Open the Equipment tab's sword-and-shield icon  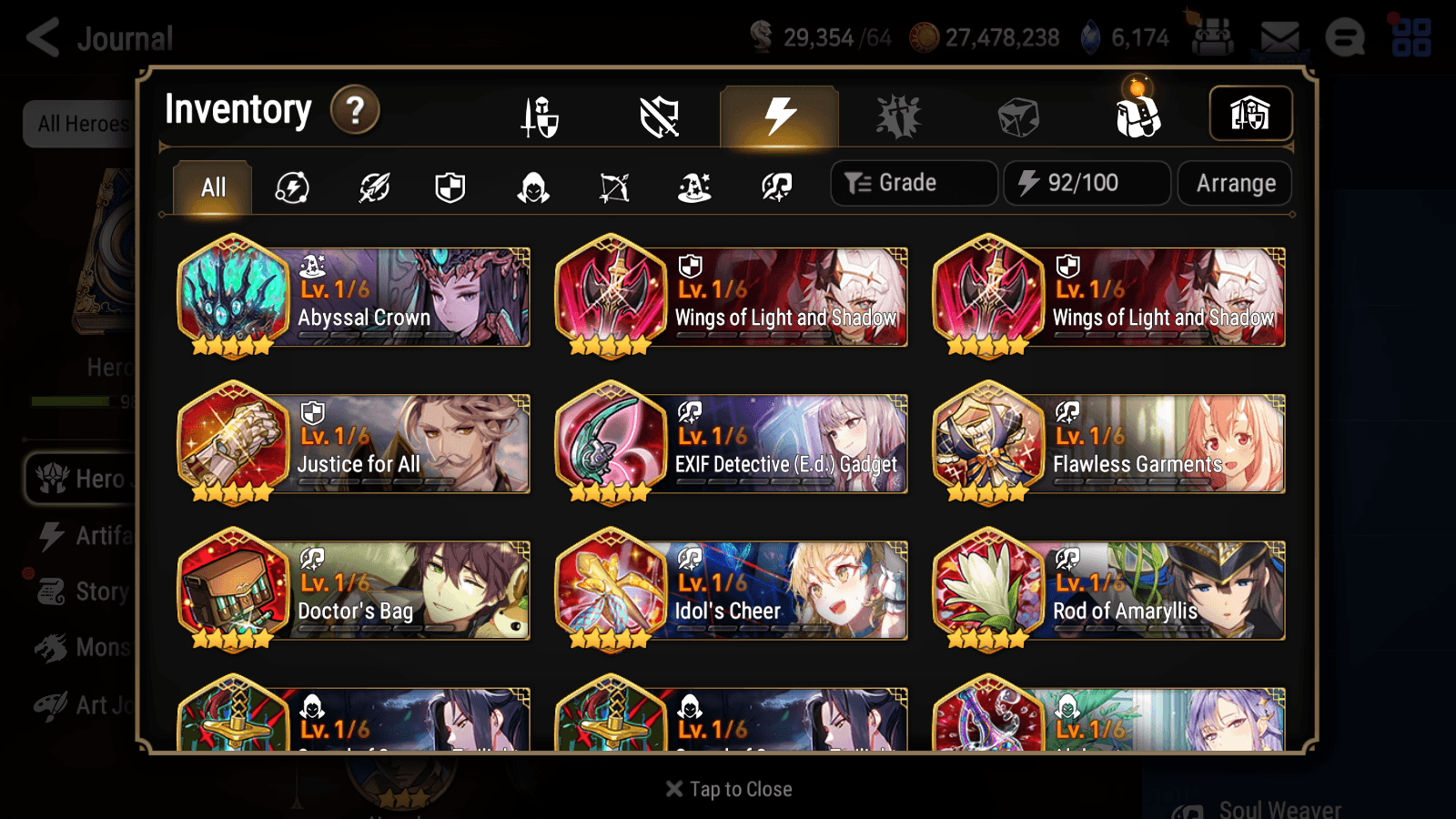pyautogui.click(x=541, y=116)
